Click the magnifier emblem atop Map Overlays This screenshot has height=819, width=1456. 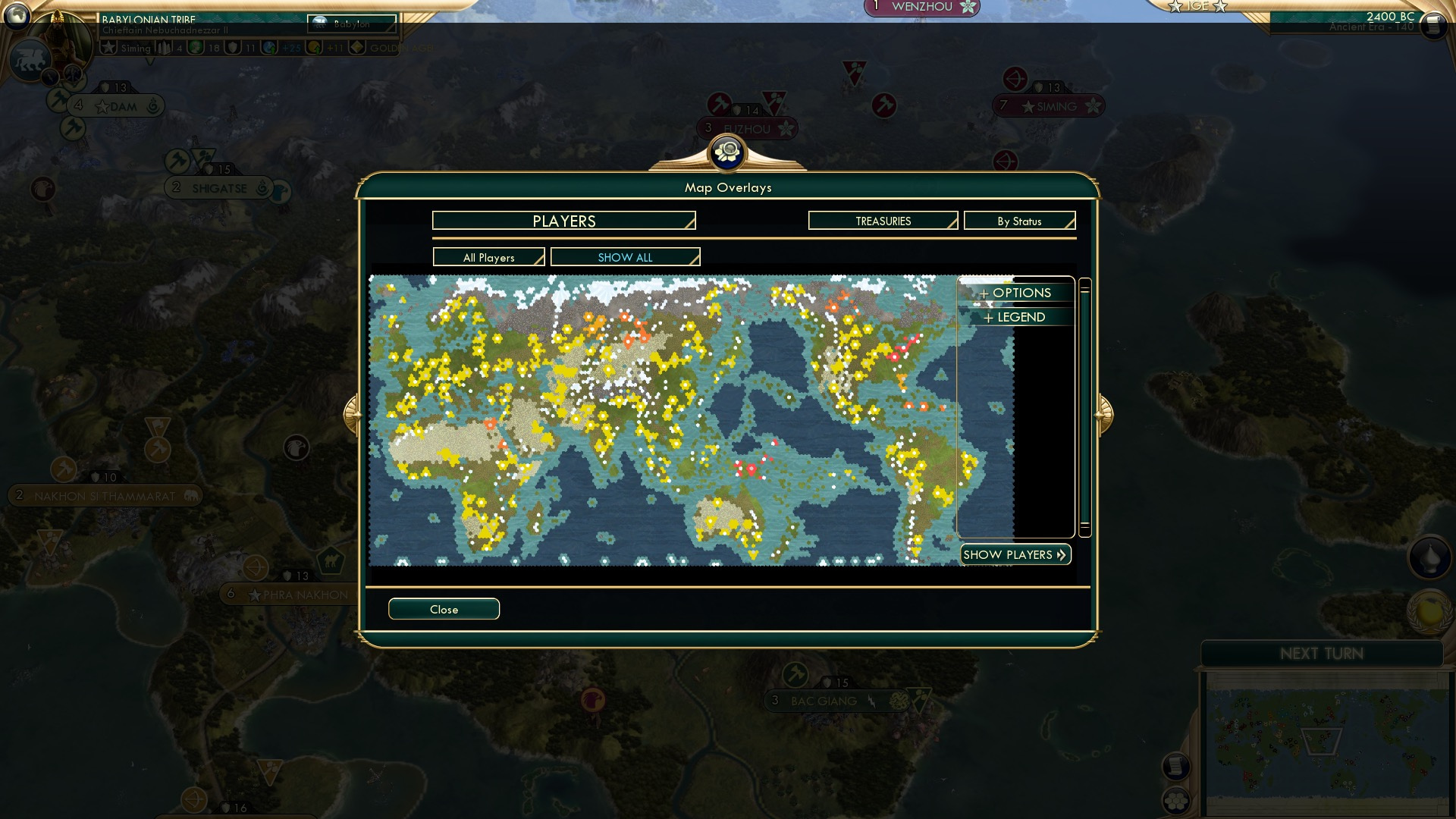tap(726, 152)
